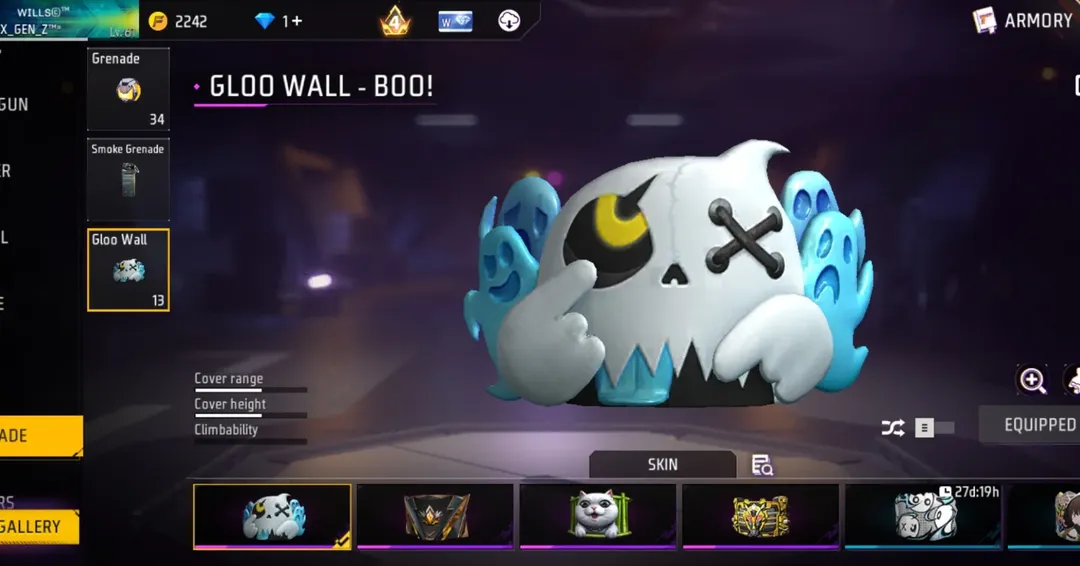Viewport: 1080px width, 566px height.
Task: Open the cloud download icon
Action: pos(509,21)
